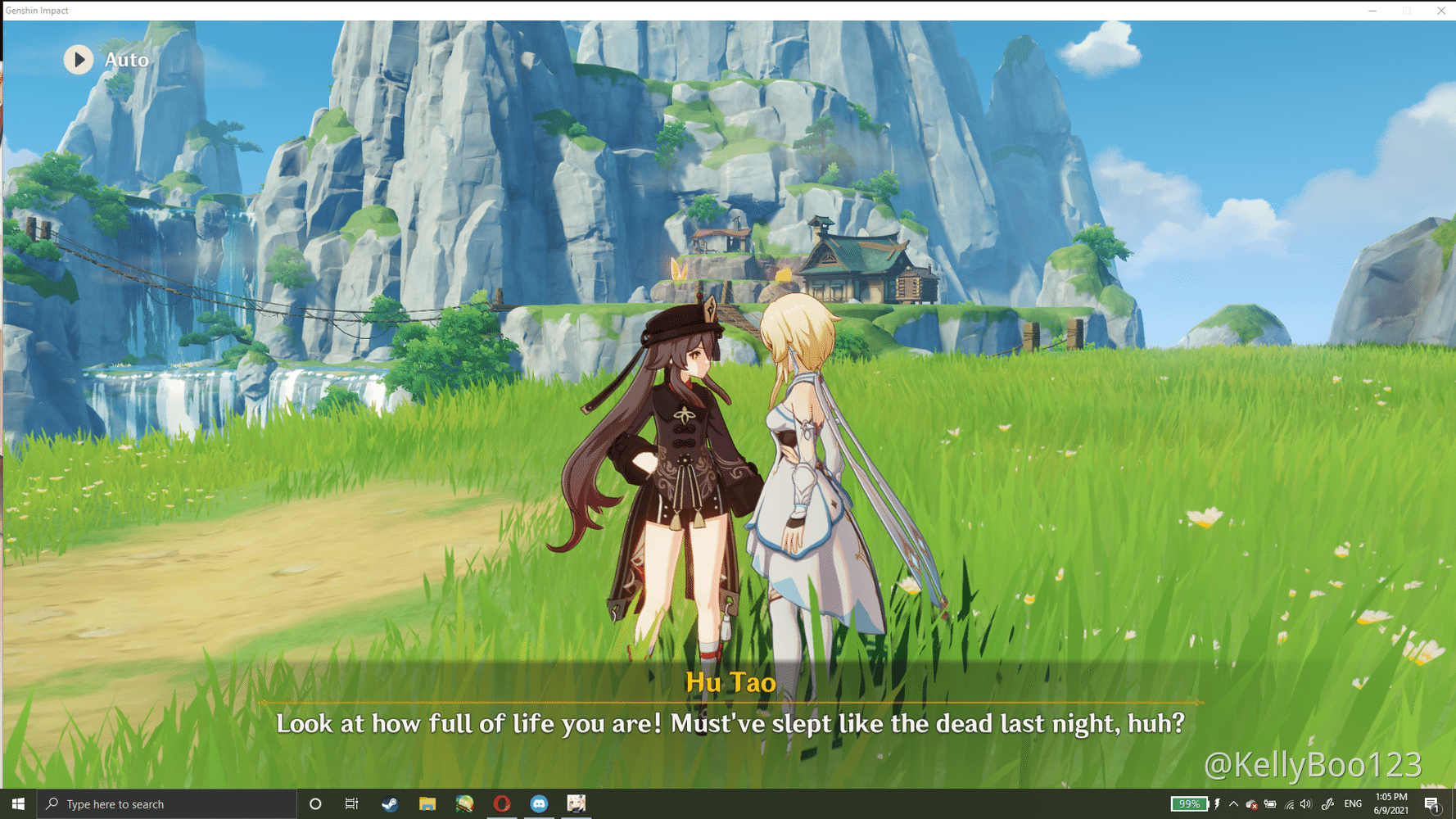Click the 99% battery indicator
This screenshot has width=1456, height=819.
(x=1189, y=804)
